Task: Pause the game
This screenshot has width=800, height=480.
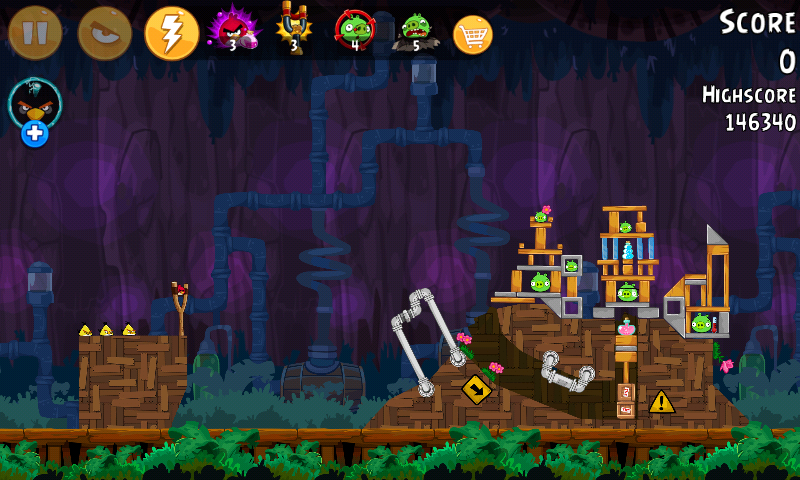Action: coord(35,33)
